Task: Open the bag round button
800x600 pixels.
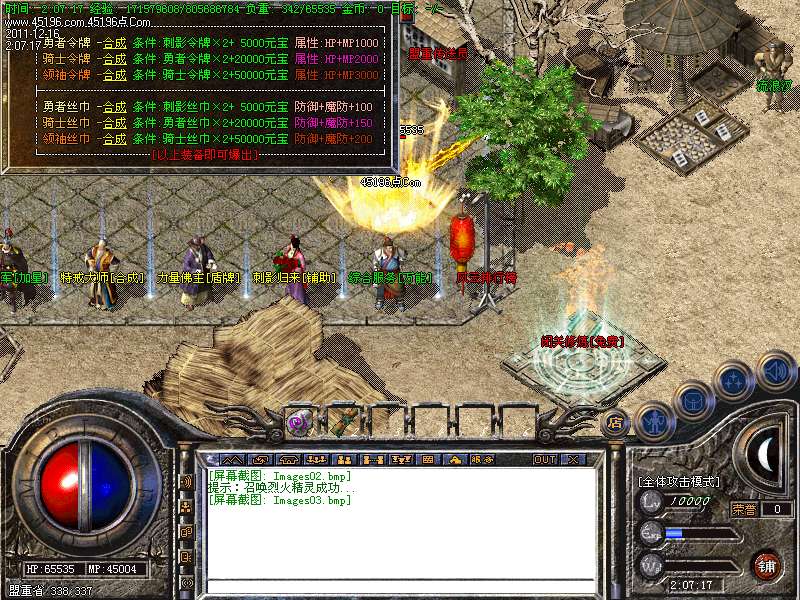Action: 693,402
